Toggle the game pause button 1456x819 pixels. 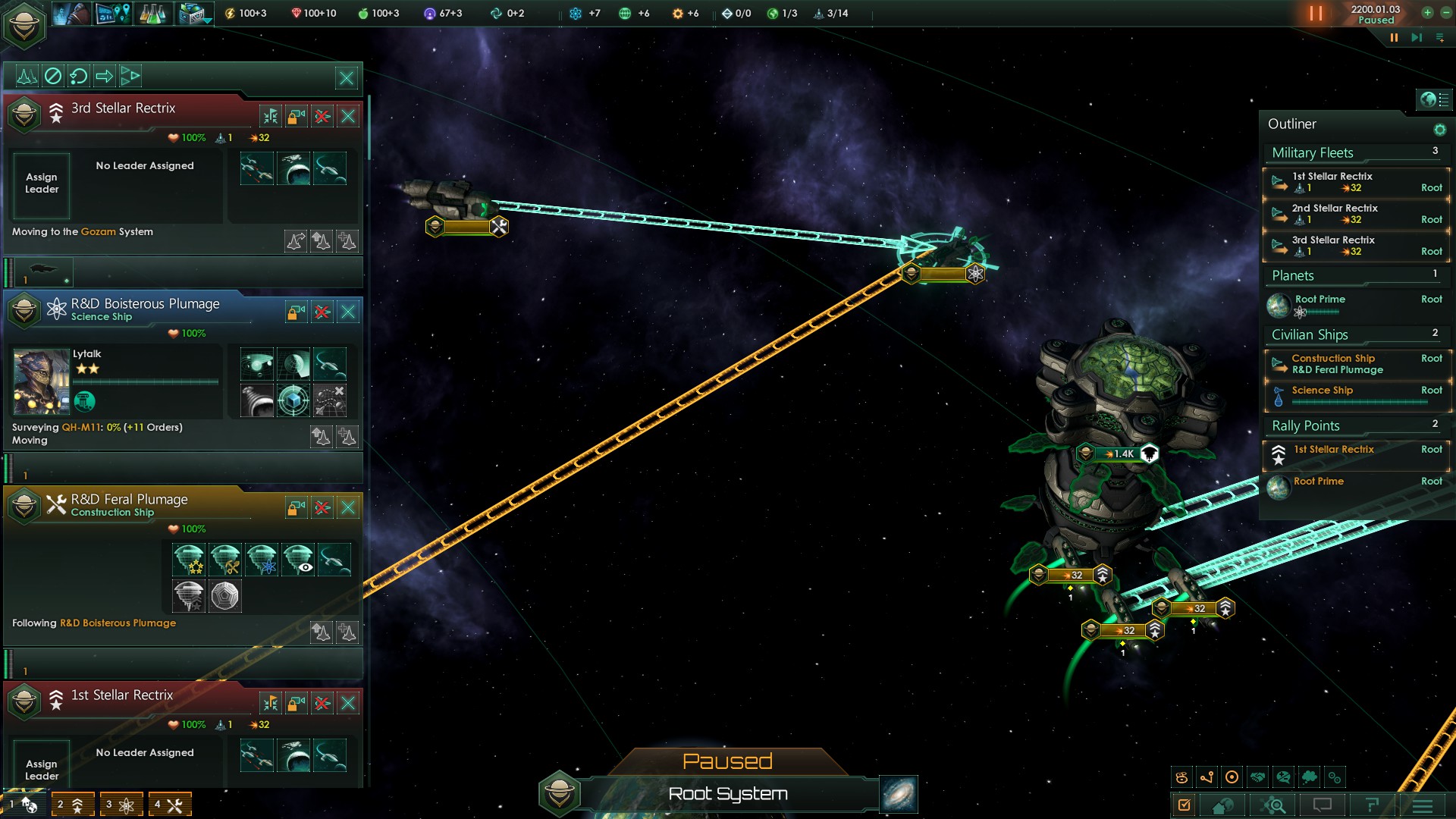point(1316,14)
